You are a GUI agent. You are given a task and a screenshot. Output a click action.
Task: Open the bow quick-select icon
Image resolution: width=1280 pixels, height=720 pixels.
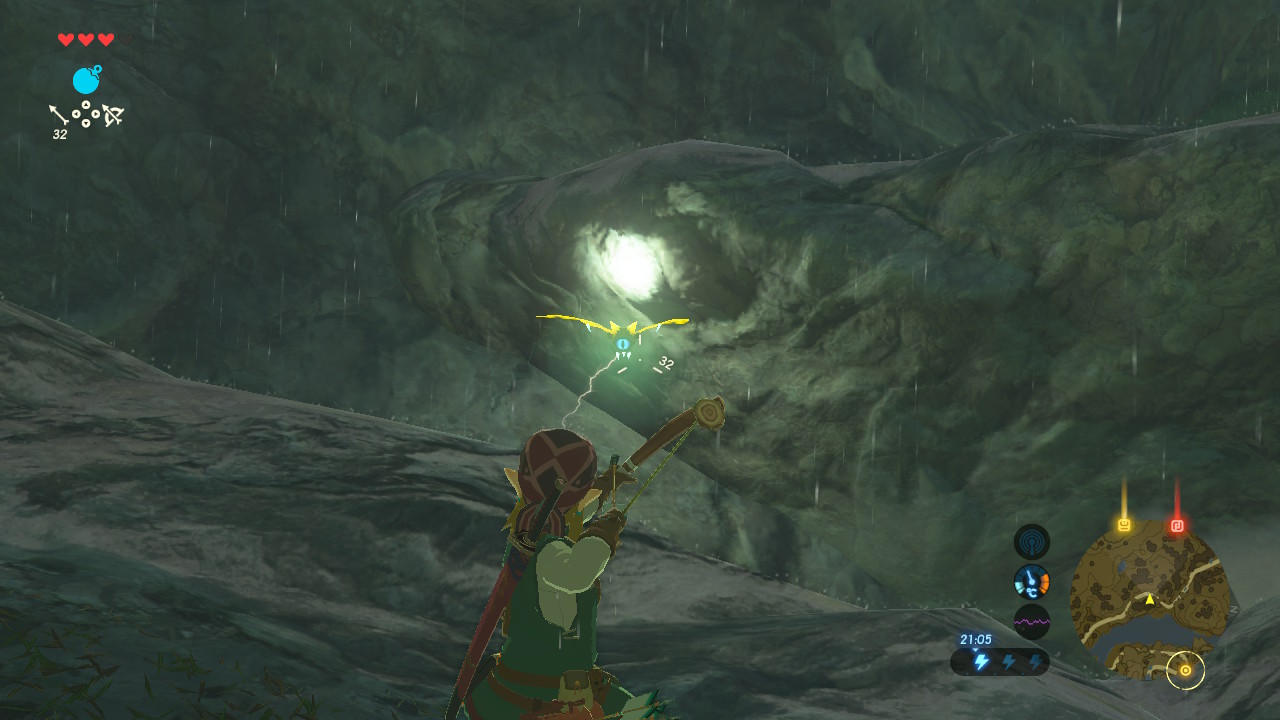113,116
